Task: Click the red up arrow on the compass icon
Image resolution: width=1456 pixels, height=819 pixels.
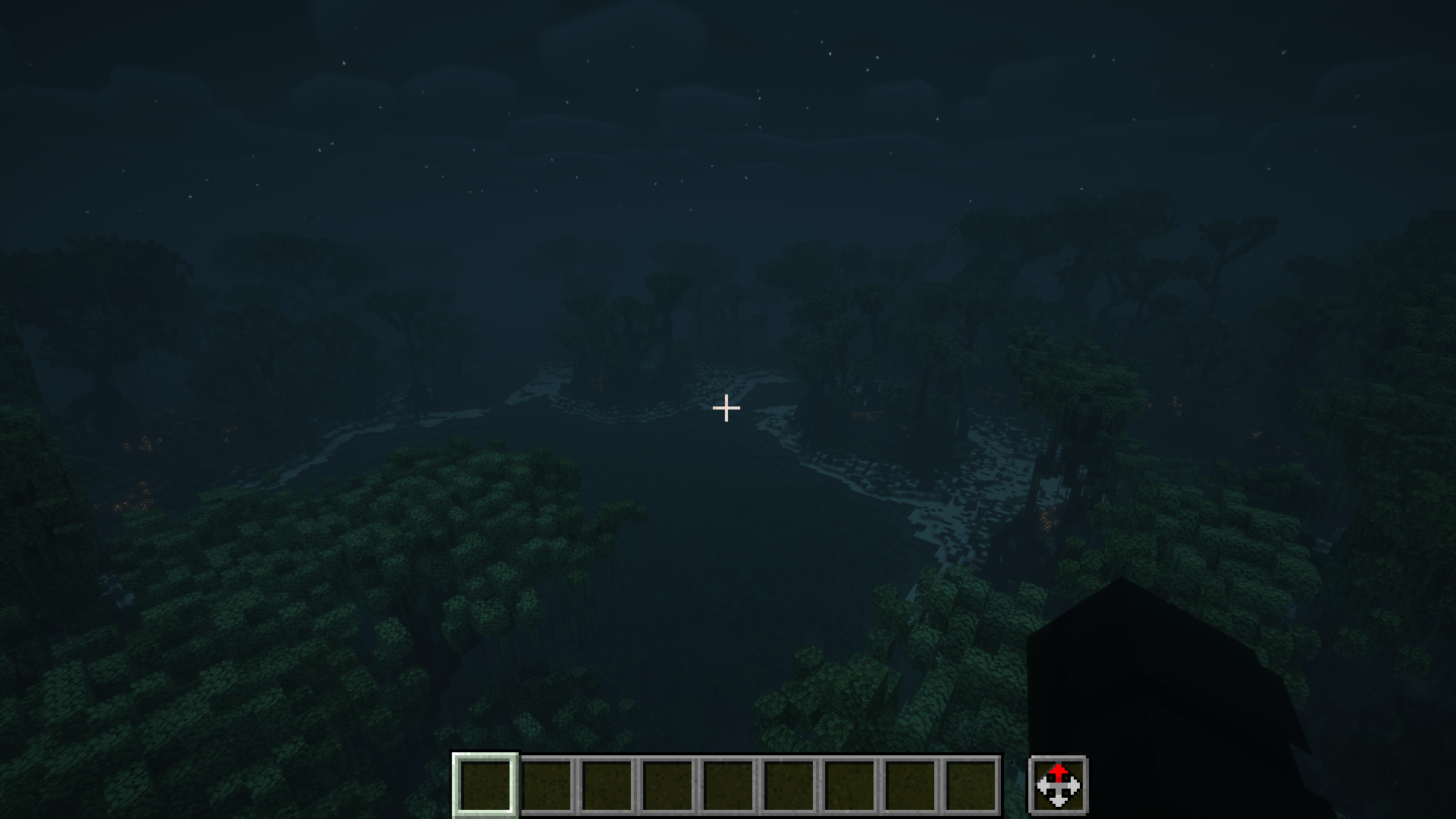Action: 1059,772
